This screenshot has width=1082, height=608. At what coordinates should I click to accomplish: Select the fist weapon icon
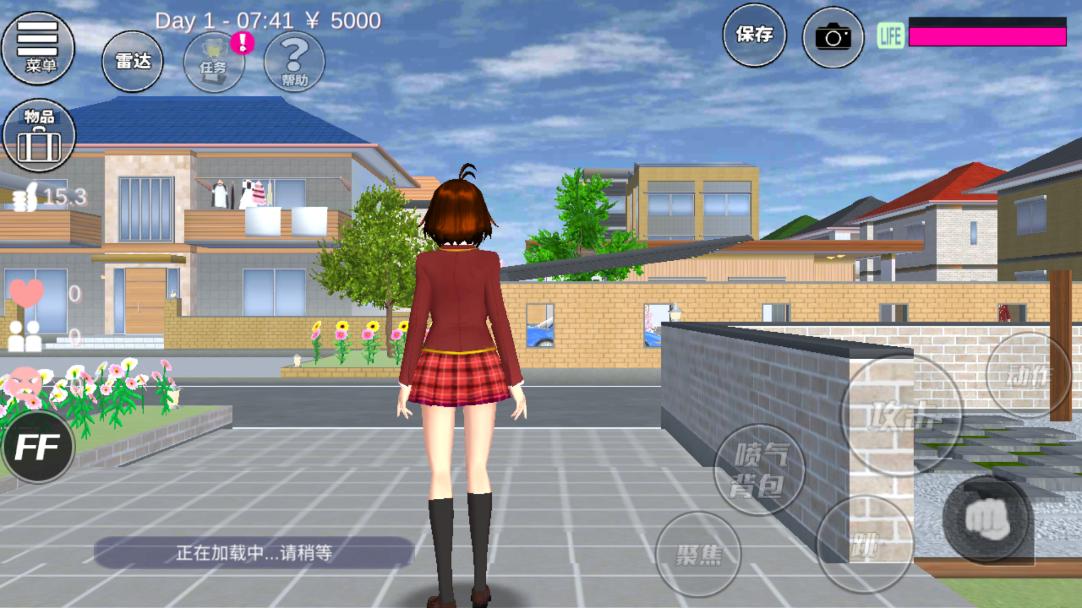click(x=987, y=520)
